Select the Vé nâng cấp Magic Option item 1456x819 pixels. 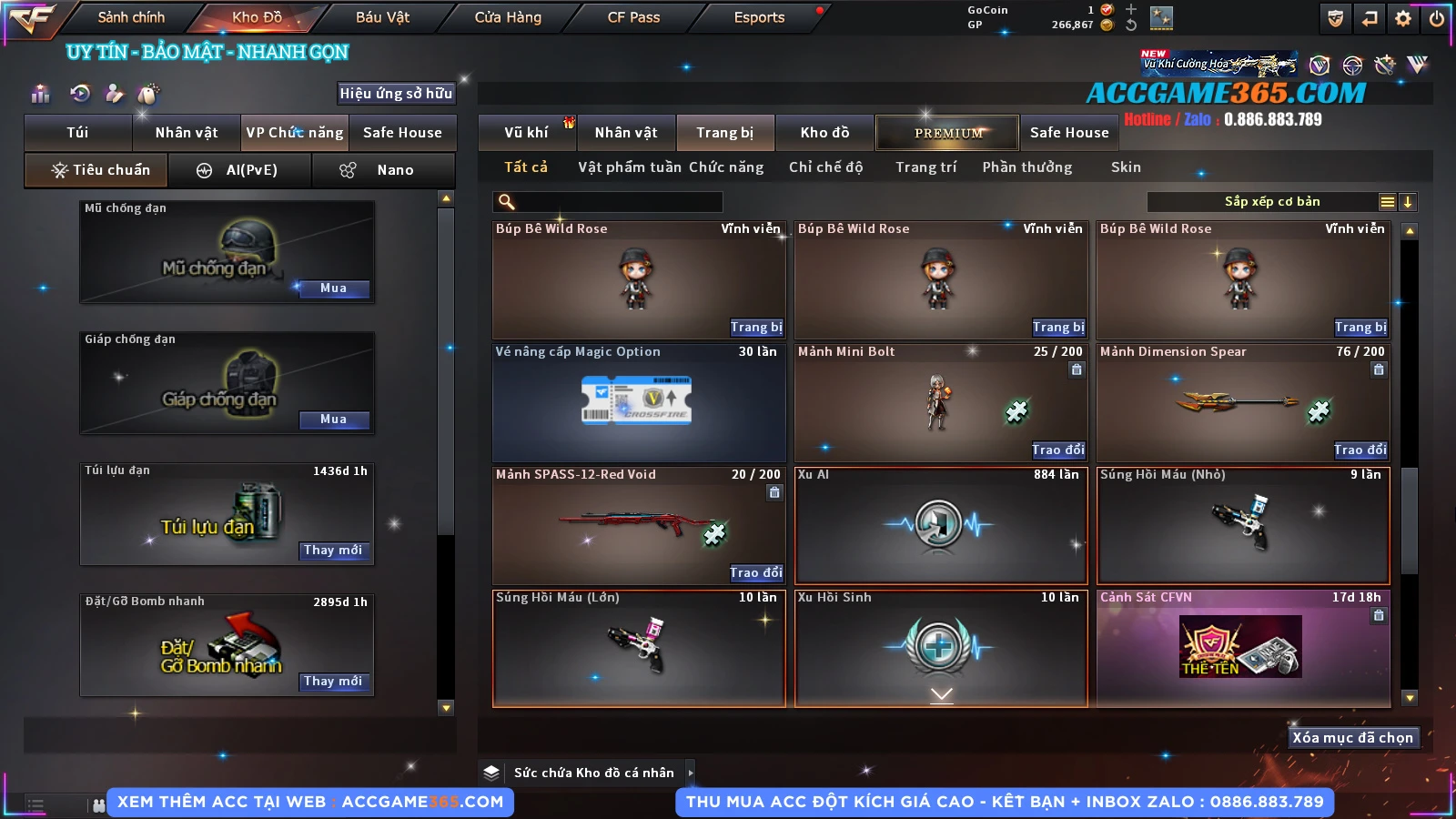(639, 403)
